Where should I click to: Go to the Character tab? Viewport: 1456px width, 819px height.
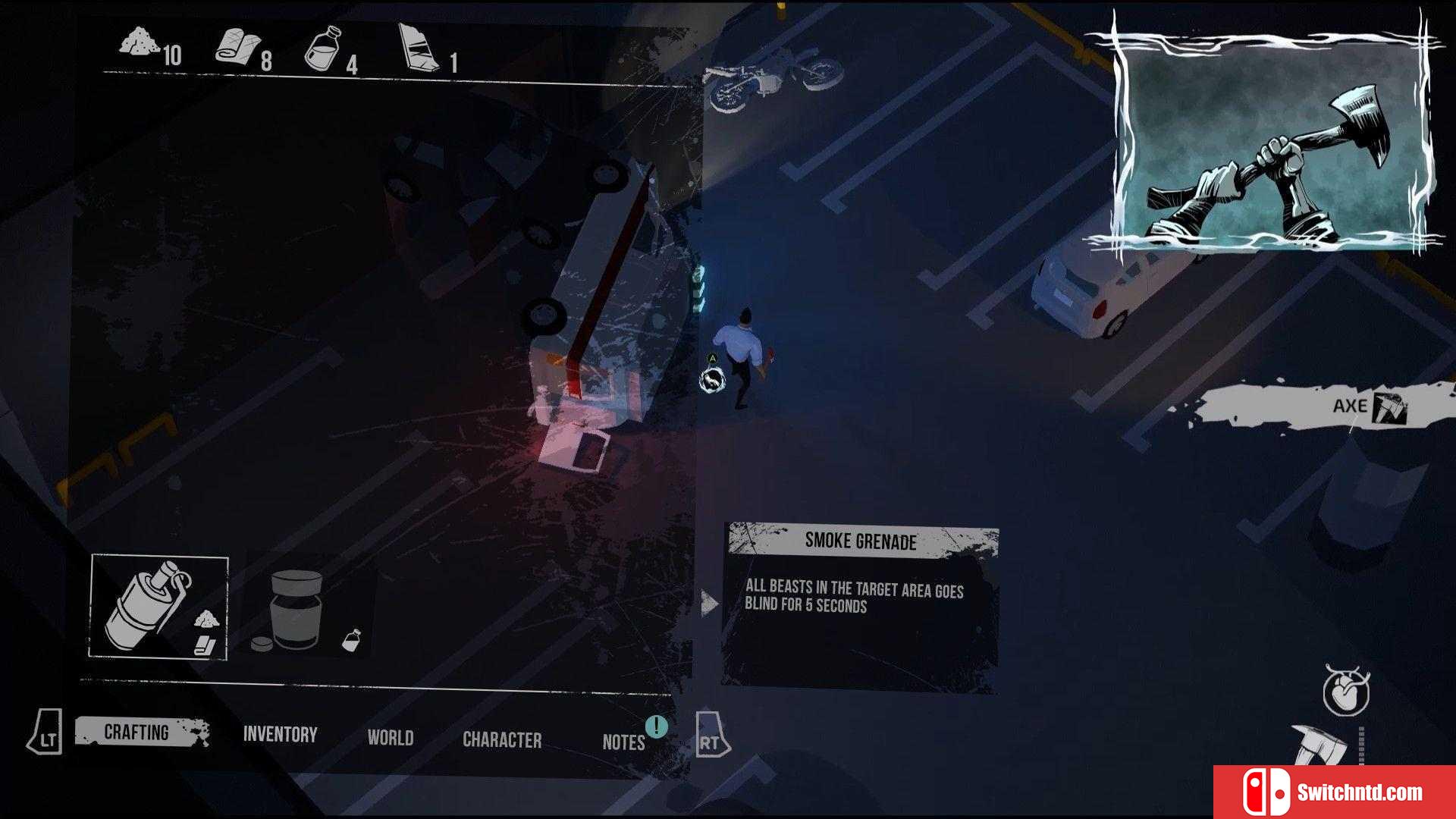(502, 740)
